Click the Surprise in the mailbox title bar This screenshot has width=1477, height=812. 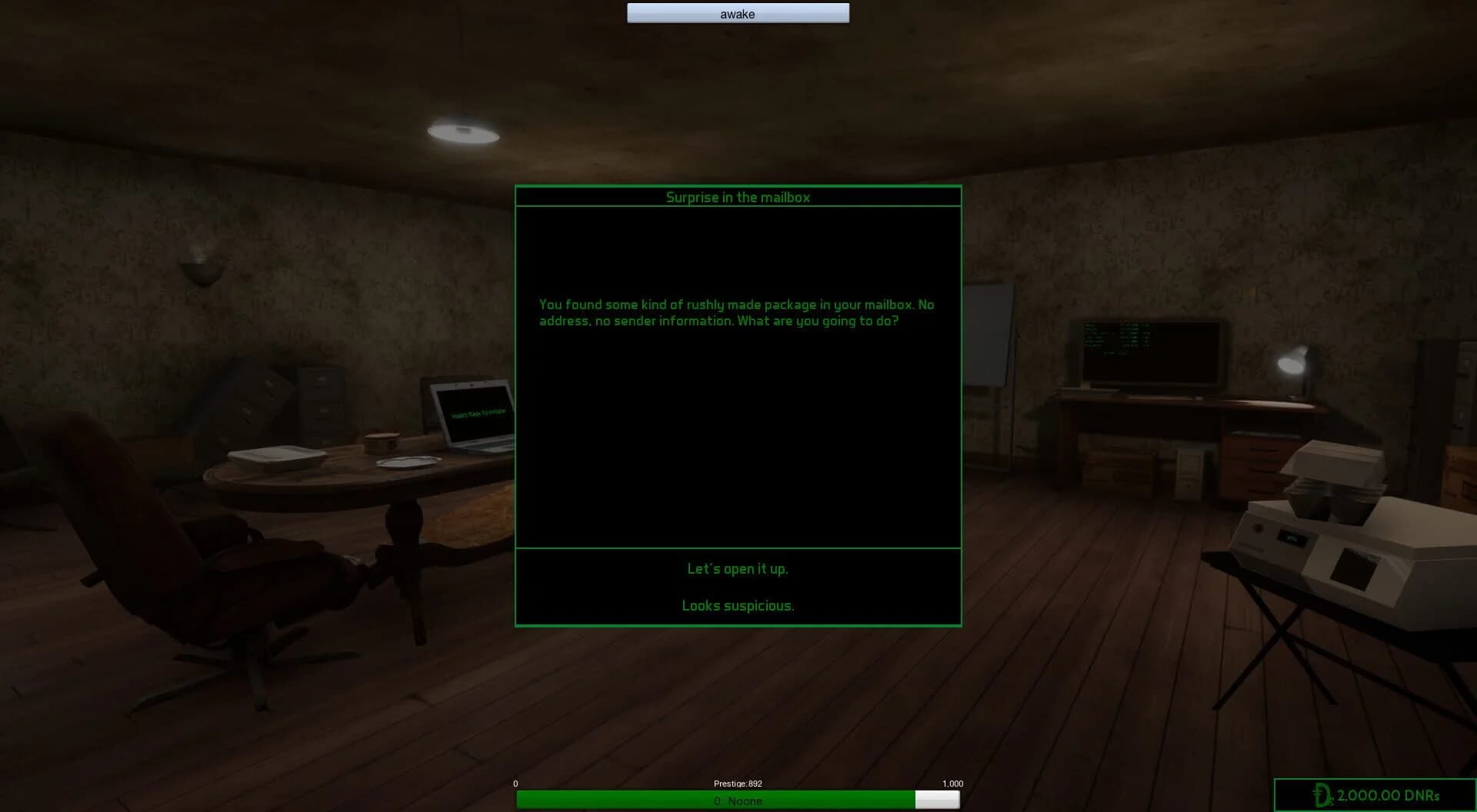point(738,197)
